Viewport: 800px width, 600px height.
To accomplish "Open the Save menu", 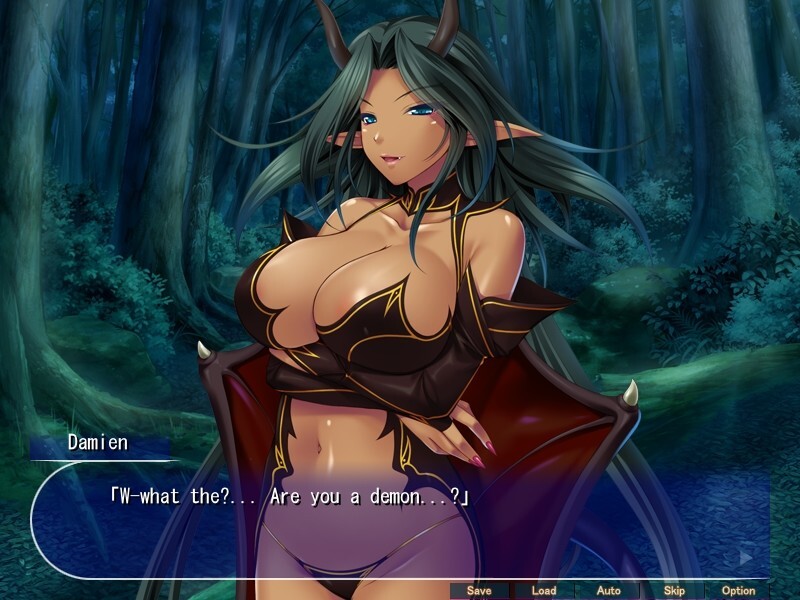I will coord(479,590).
